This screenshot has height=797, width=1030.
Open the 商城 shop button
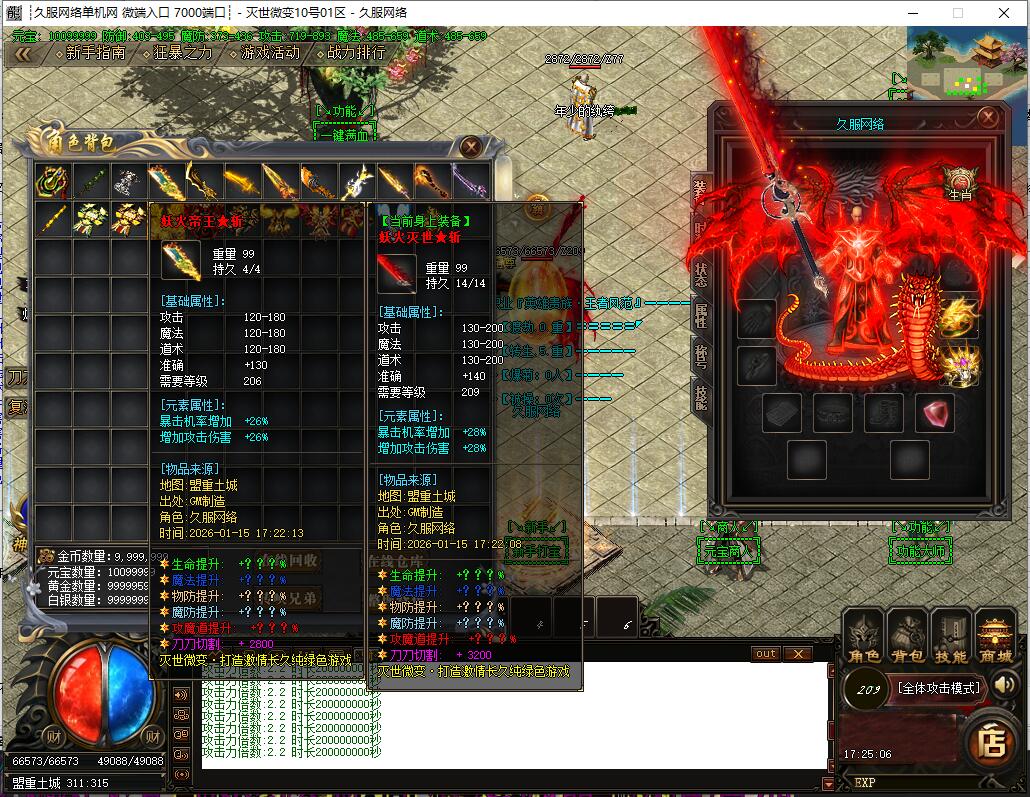pos(995,639)
